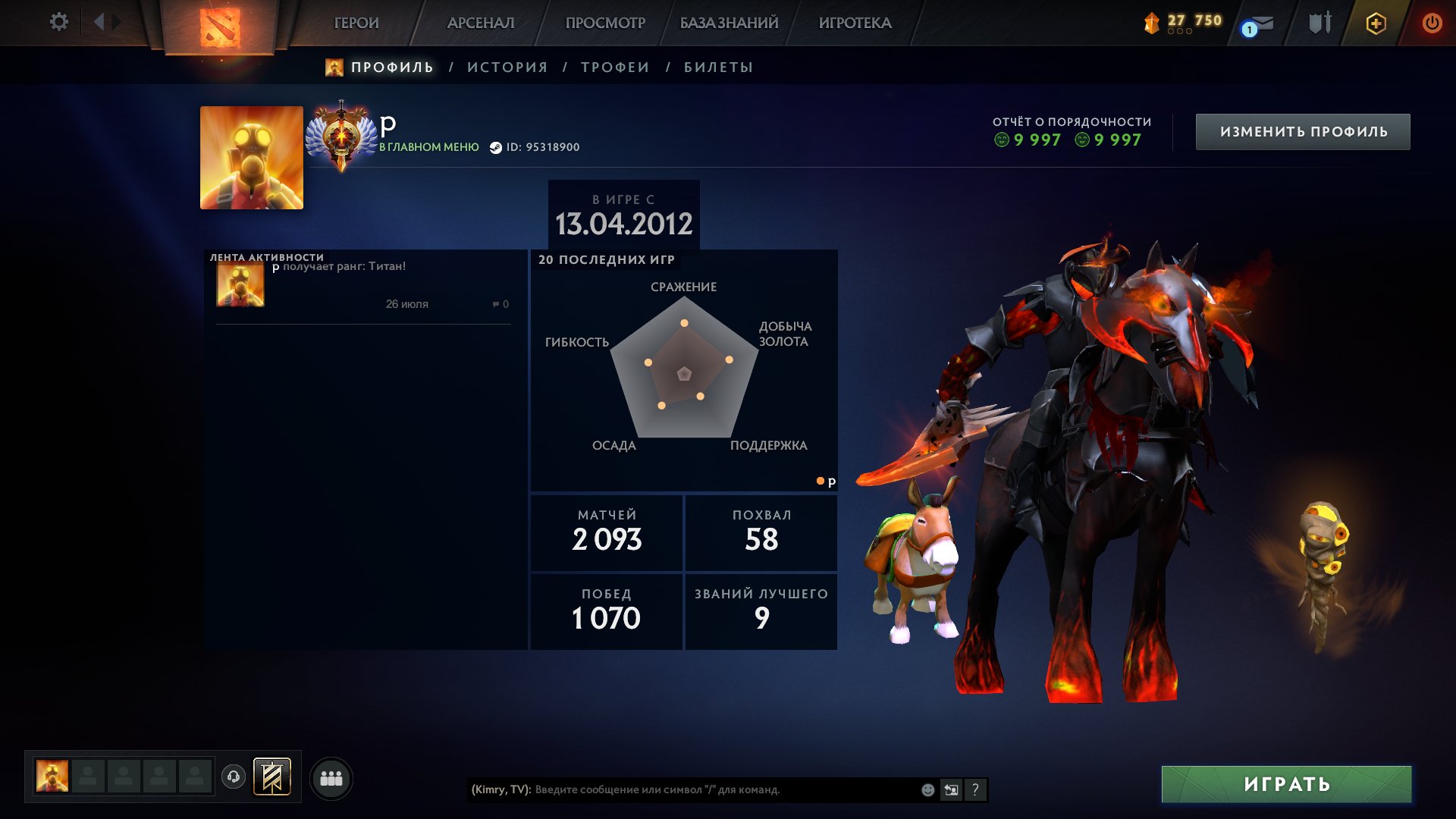The width and height of the screenshot is (1456, 819).
Task: Click the Steam icon beside ID 95318900
Action: [x=497, y=148]
